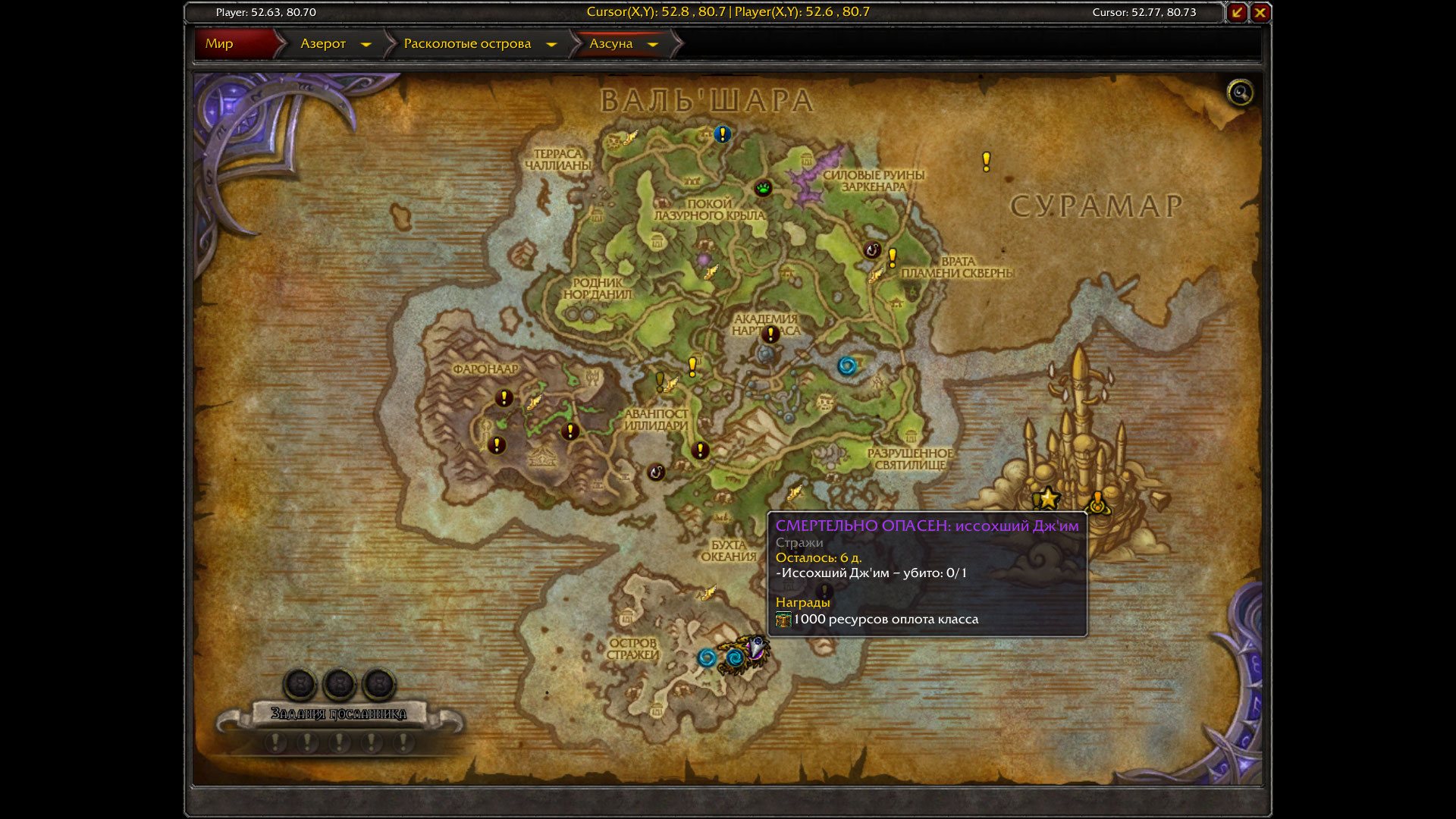
Task: Expand the Расколотые острова zone list
Action: pyautogui.click(x=551, y=45)
